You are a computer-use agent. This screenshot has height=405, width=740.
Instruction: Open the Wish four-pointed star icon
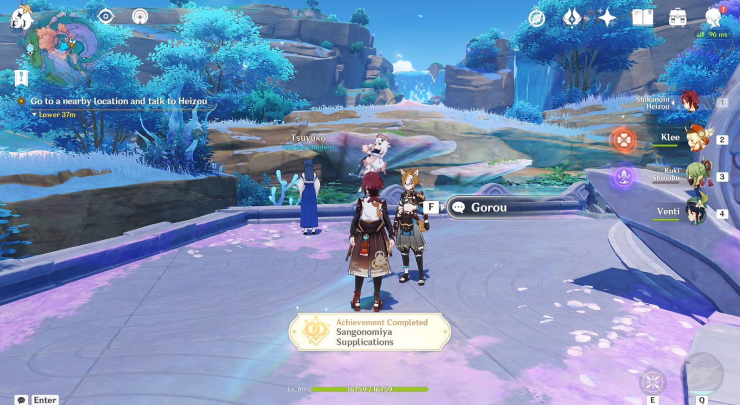[607, 17]
